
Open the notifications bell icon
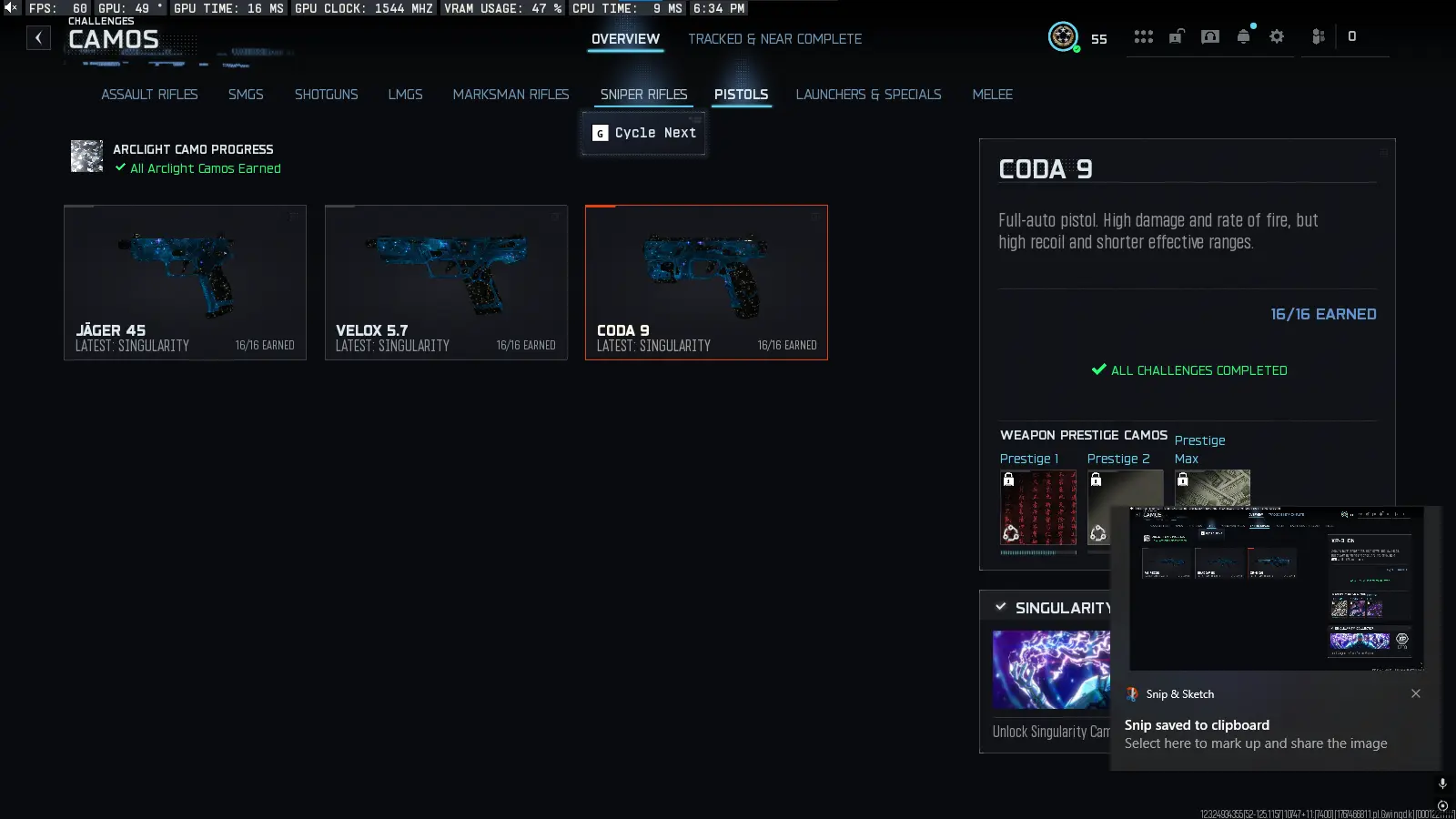1243,37
